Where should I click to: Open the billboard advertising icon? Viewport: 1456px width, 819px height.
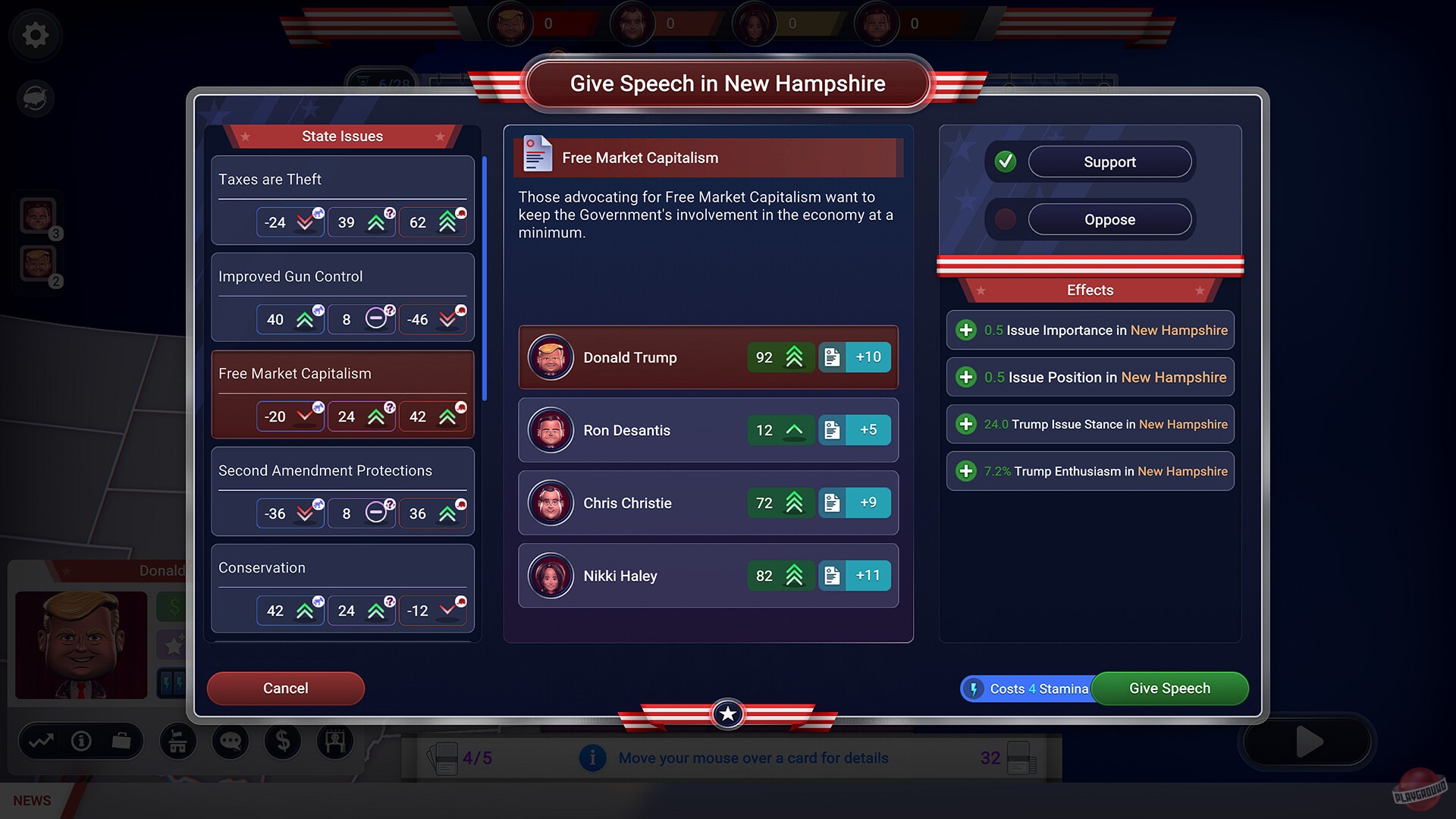335,742
